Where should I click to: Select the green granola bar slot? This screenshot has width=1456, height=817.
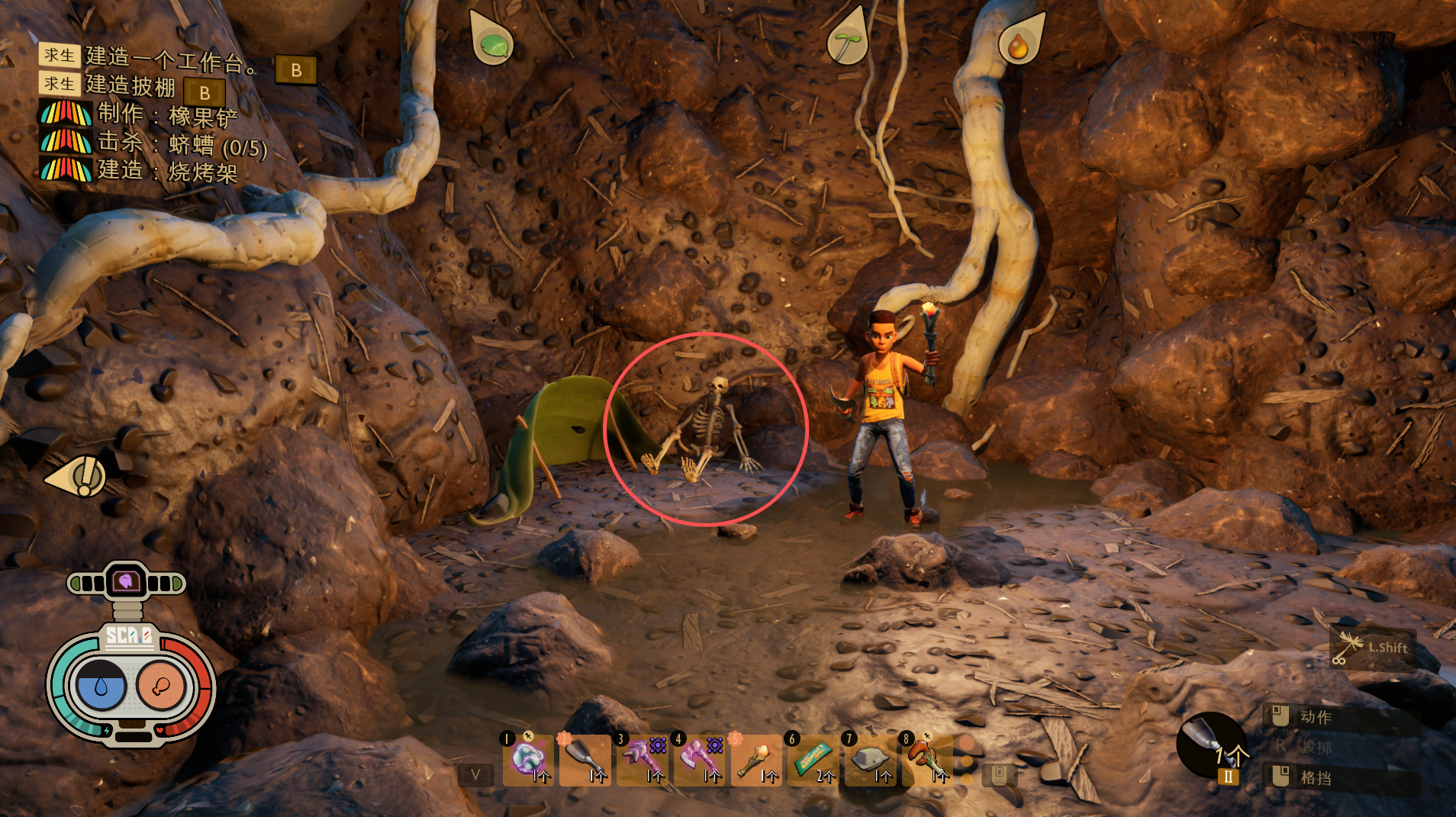point(813,759)
